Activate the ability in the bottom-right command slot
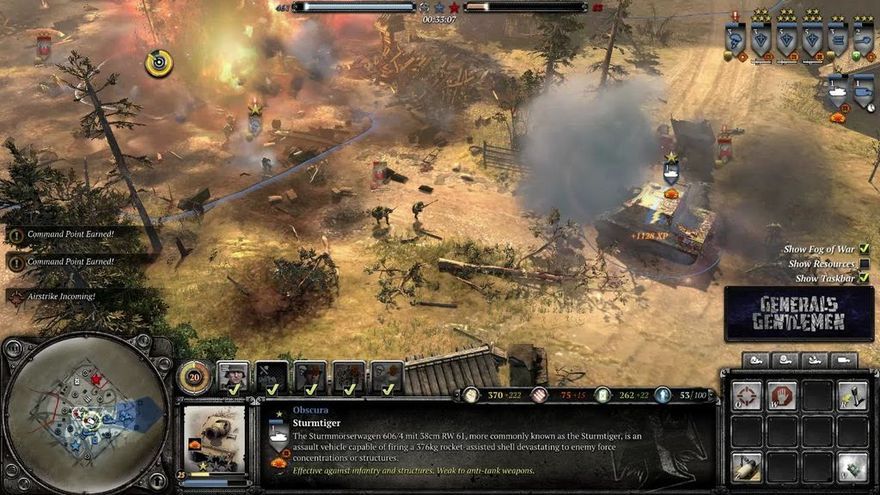 pos(852,466)
